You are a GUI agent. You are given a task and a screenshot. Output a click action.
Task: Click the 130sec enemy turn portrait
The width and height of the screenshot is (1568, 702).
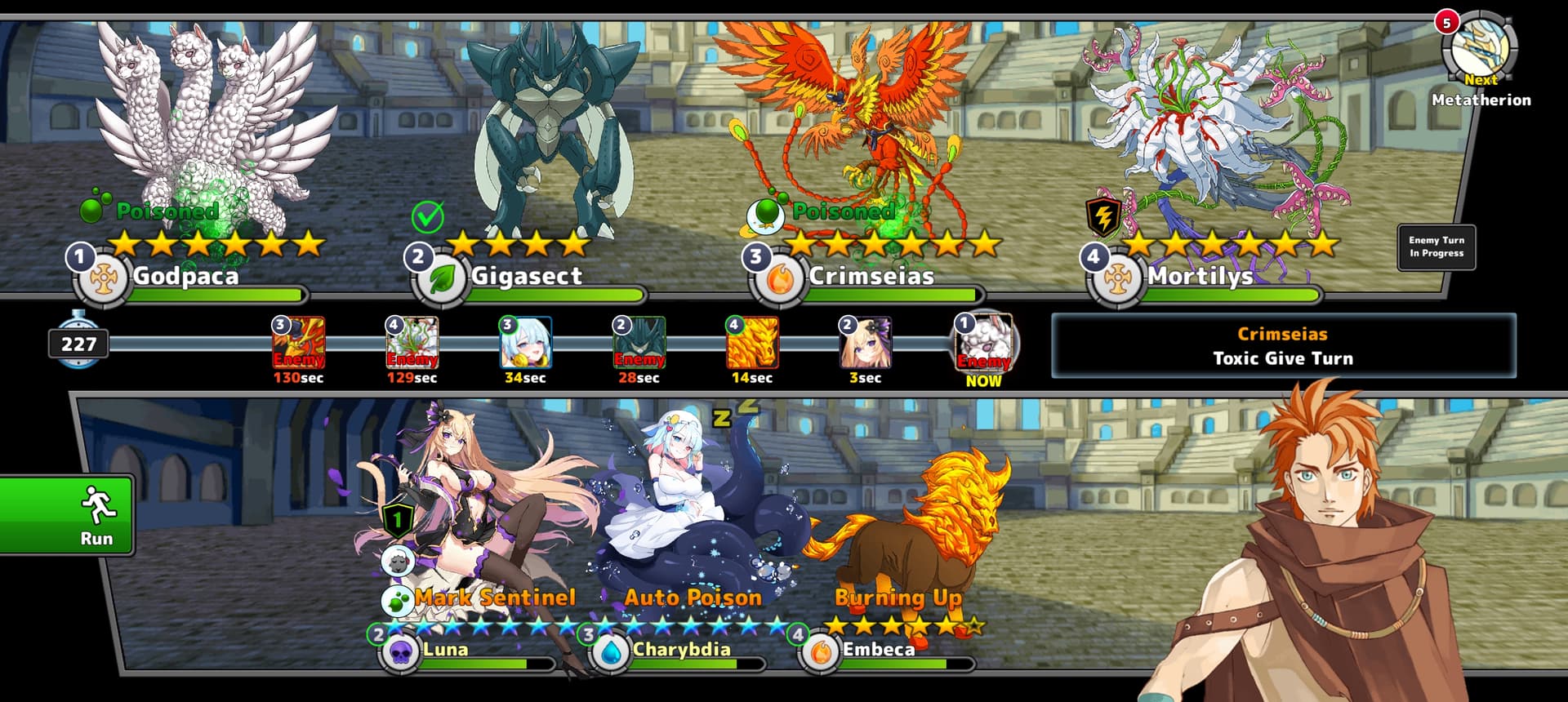[x=299, y=343]
